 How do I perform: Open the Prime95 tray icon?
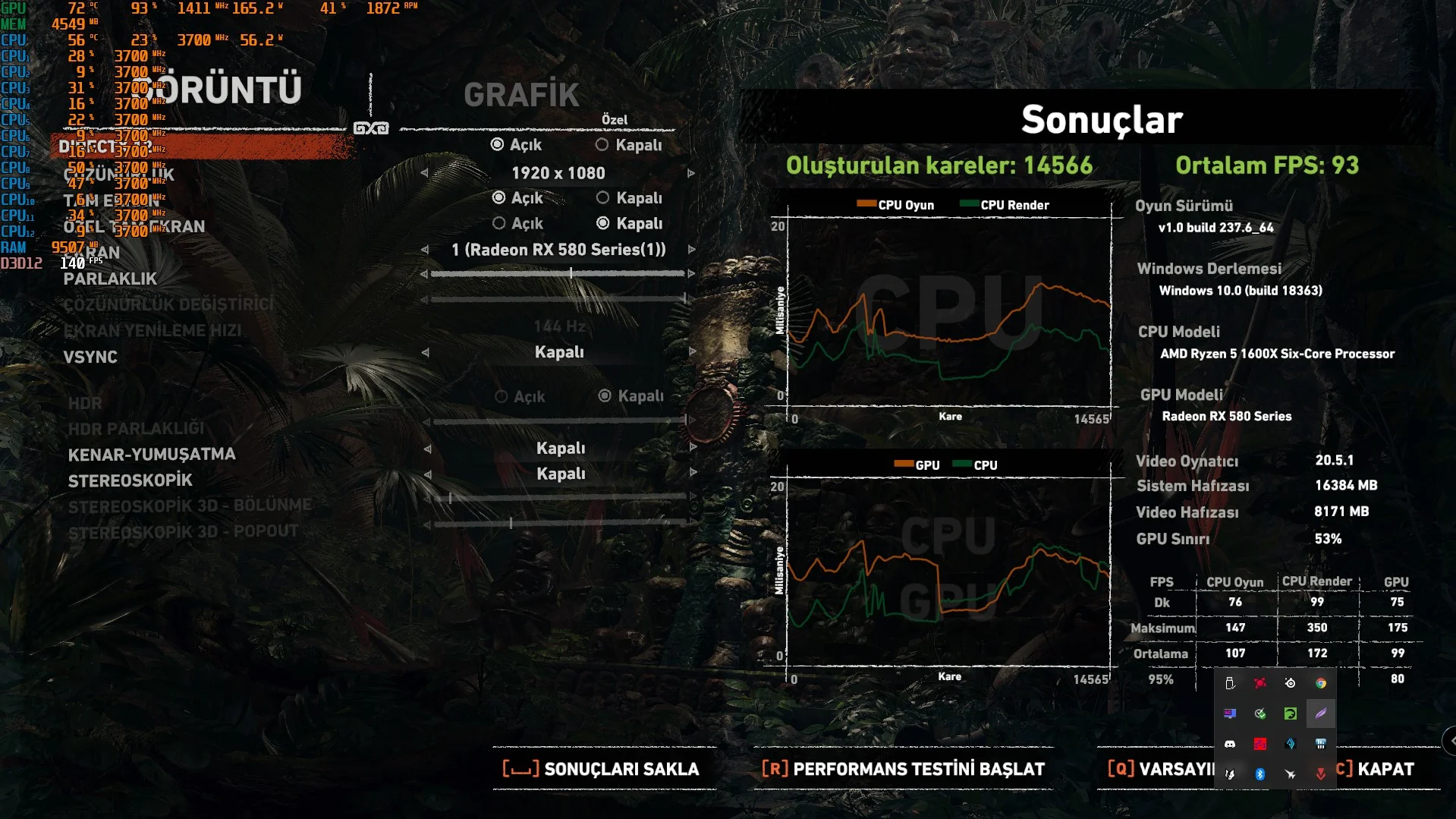point(1259,744)
